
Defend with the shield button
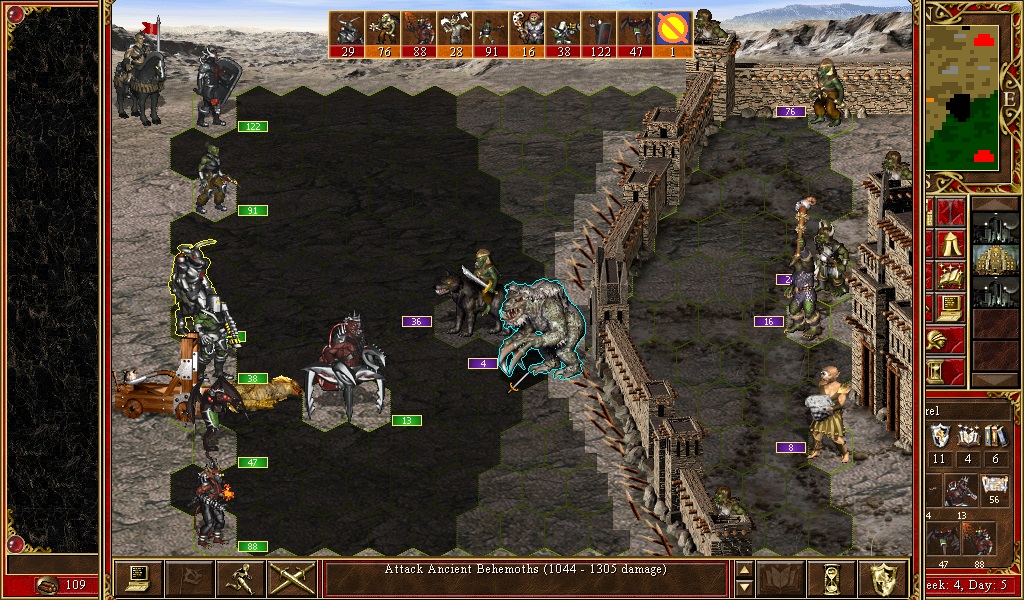[884, 578]
